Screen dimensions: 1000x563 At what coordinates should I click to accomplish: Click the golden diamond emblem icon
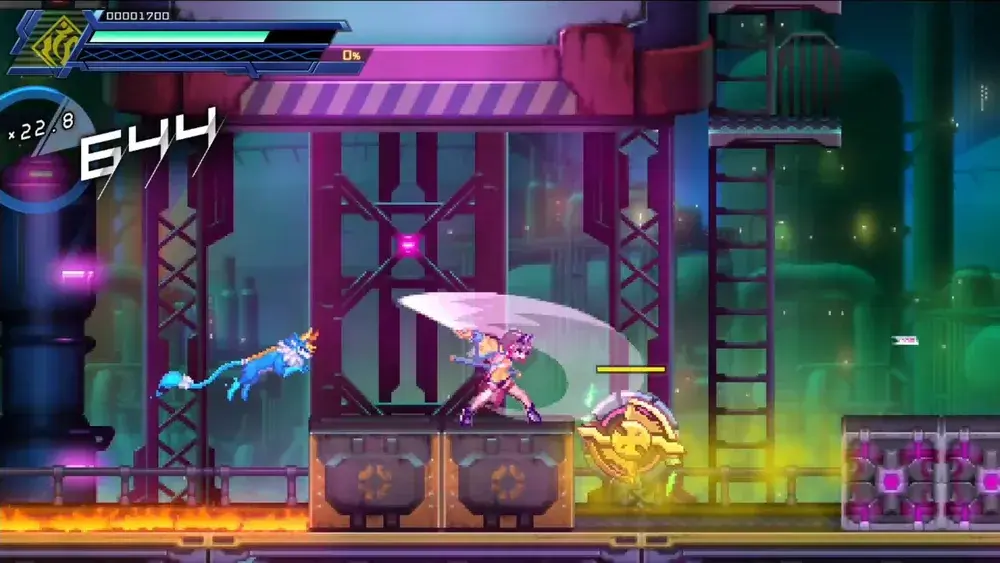59,40
